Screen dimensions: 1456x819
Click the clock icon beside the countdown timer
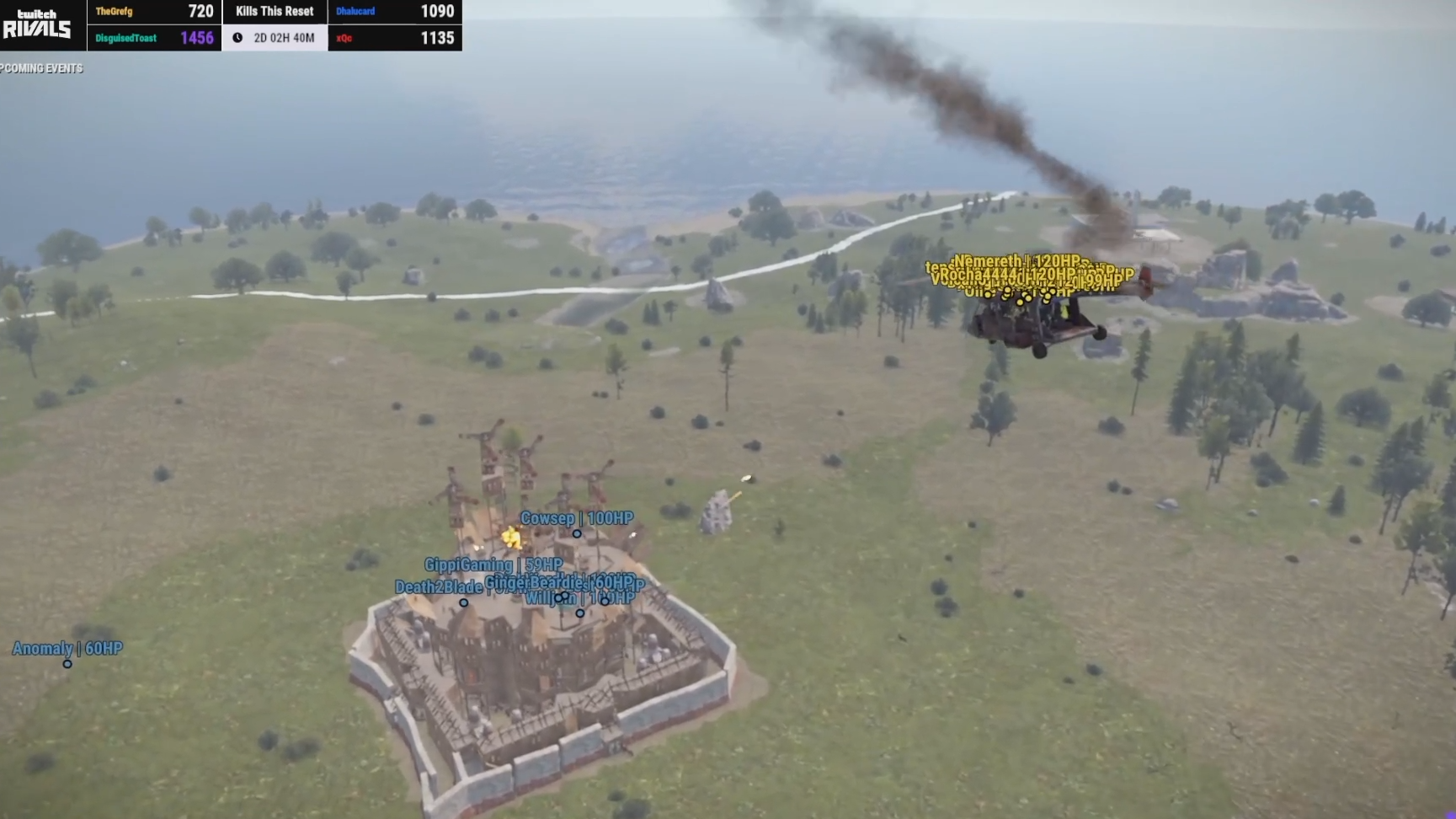[238, 37]
